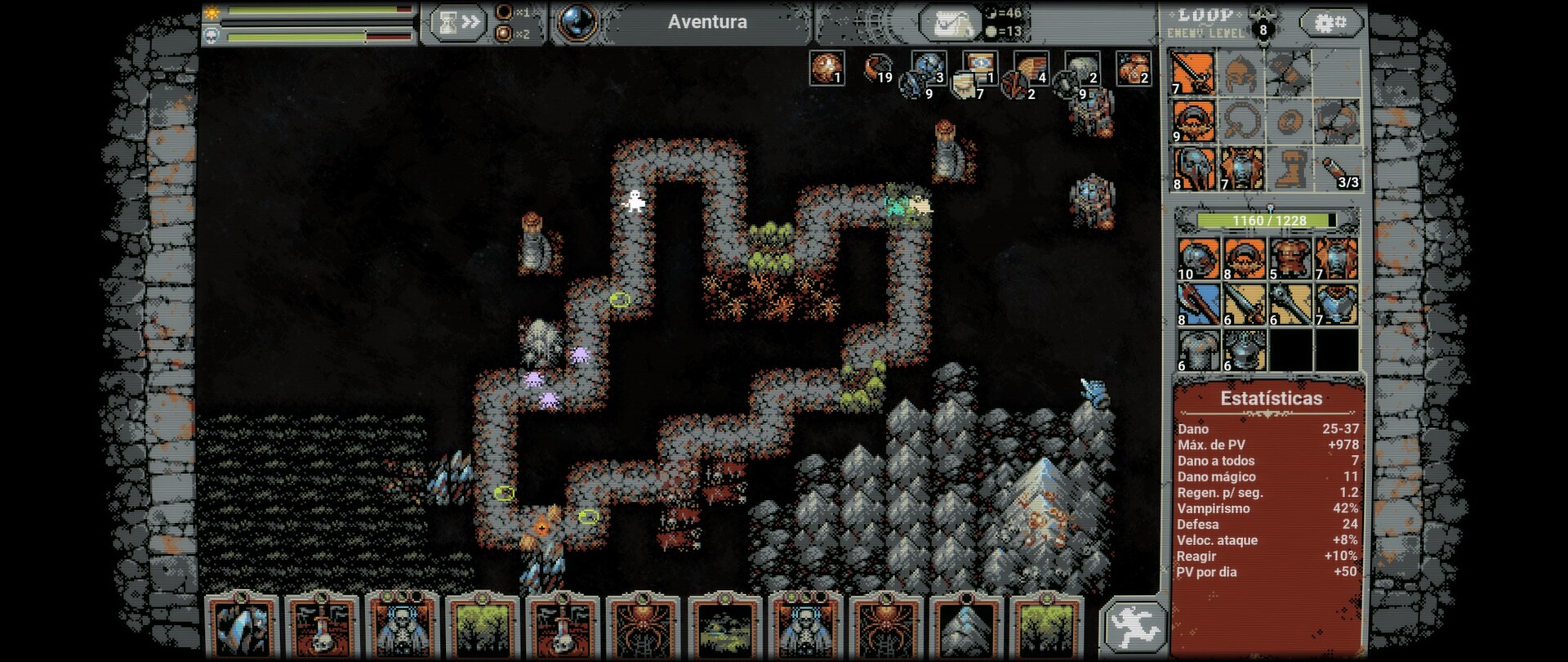Pick the Mountain card from hand

coord(965,628)
